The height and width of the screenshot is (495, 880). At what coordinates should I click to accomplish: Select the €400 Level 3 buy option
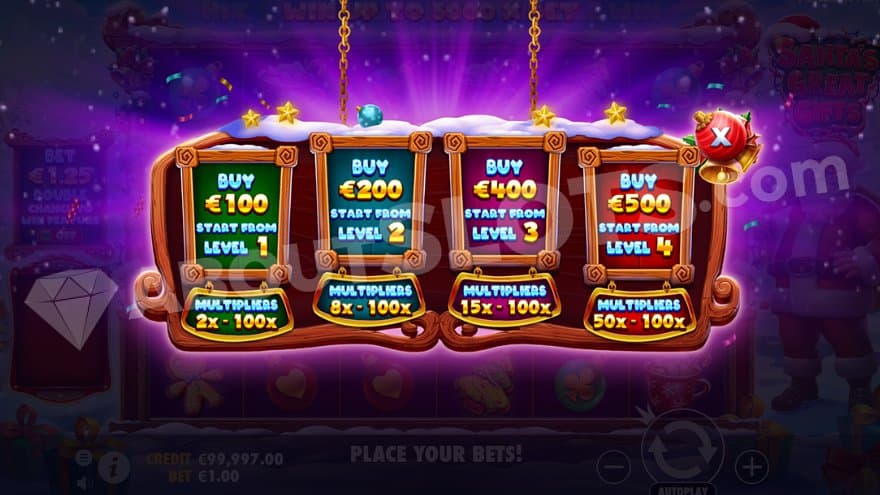point(503,208)
